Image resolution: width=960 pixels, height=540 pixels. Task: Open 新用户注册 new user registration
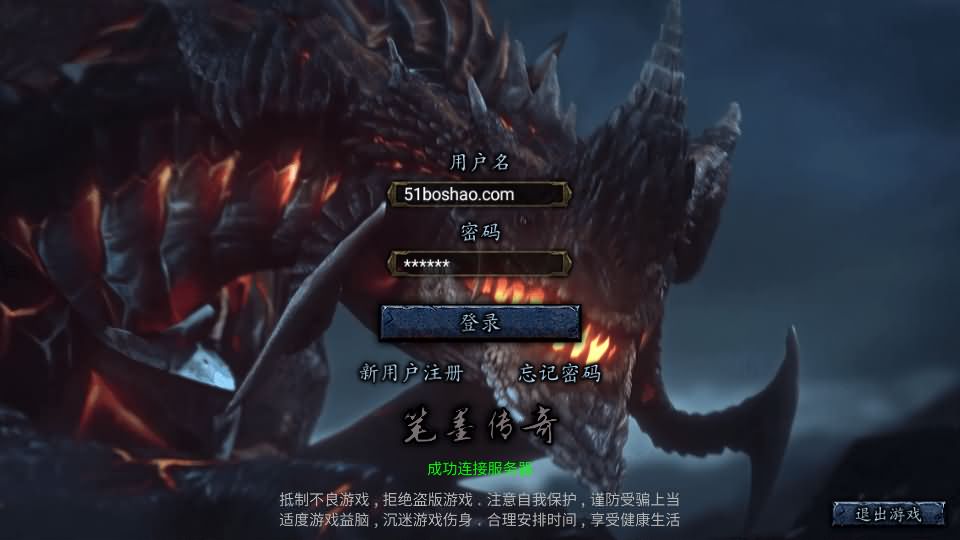[411, 374]
